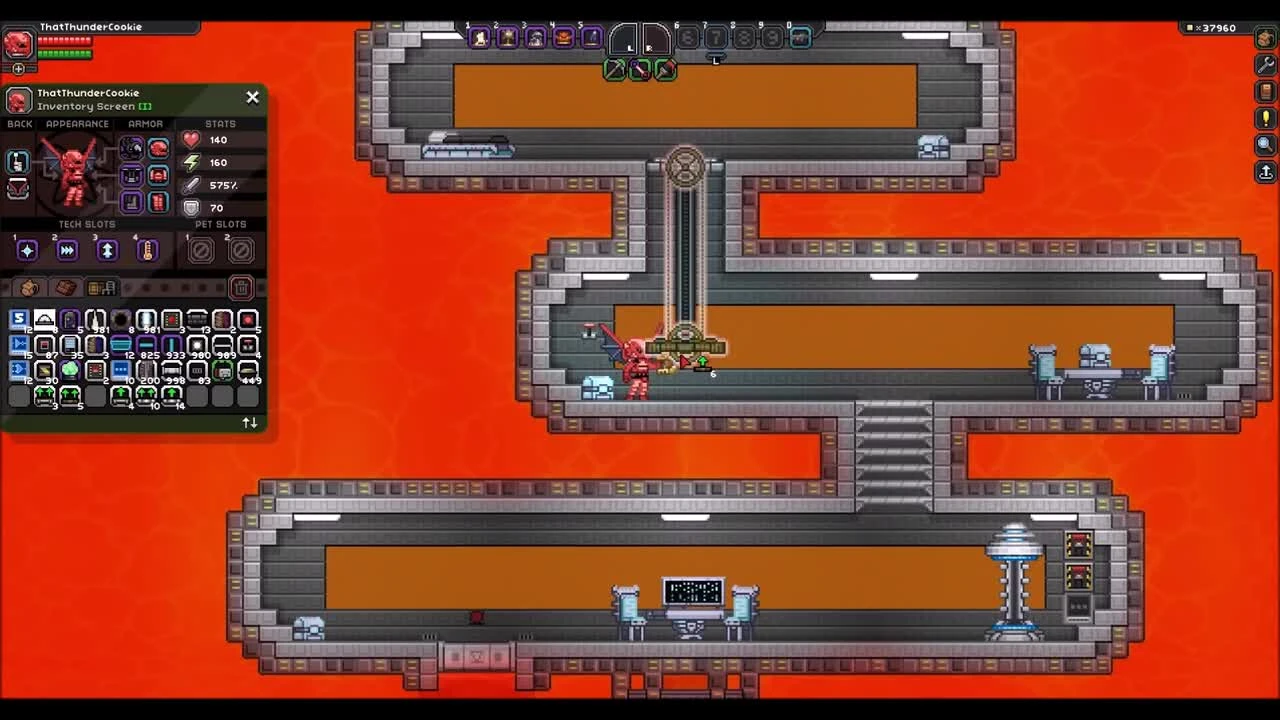The image size is (1280, 720).
Task: Open the objects inventory tab
Action: pos(102,288)
